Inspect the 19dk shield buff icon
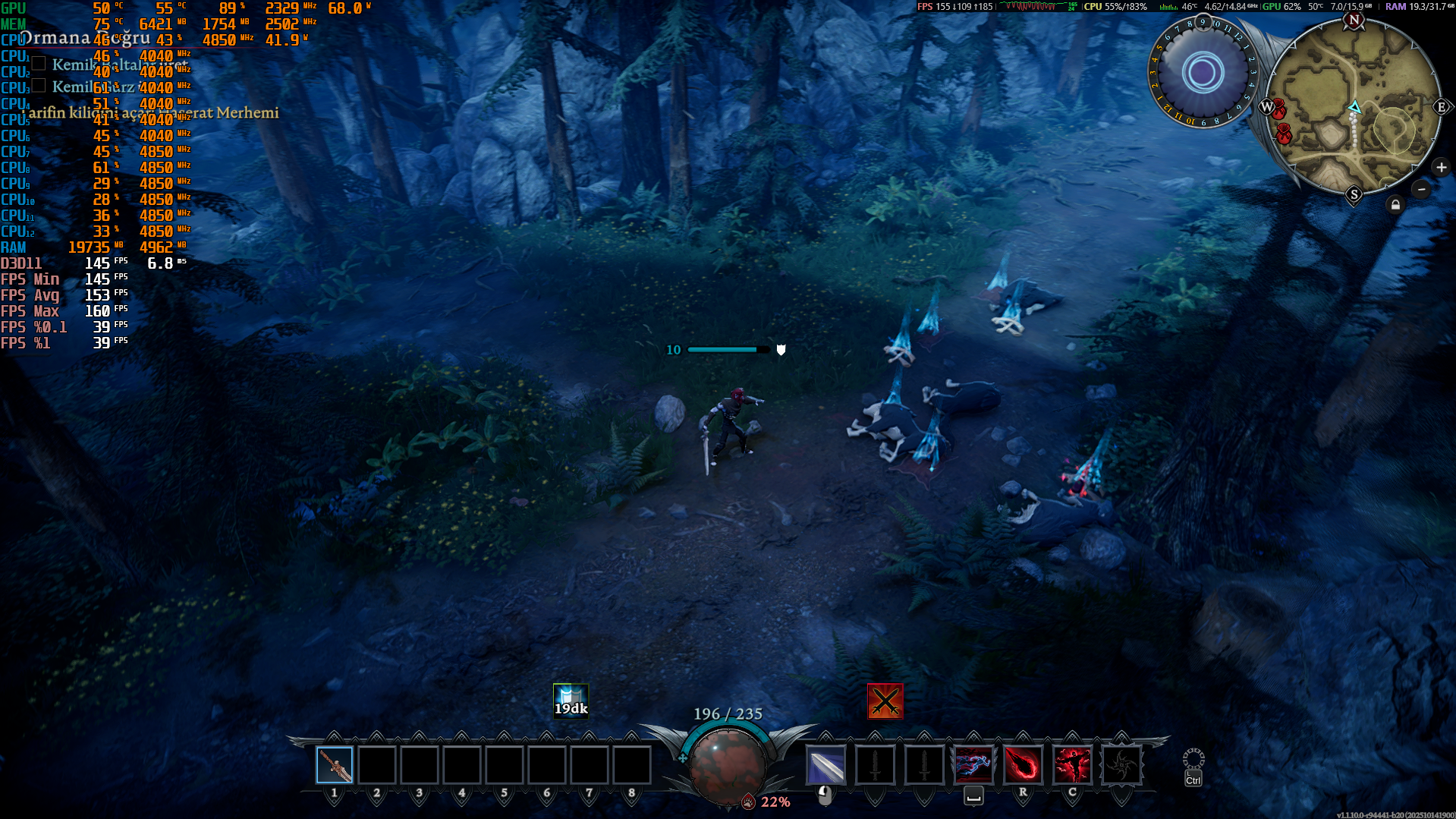The width and height of the screenshot is (1456, 819). [x=571, y=700]
